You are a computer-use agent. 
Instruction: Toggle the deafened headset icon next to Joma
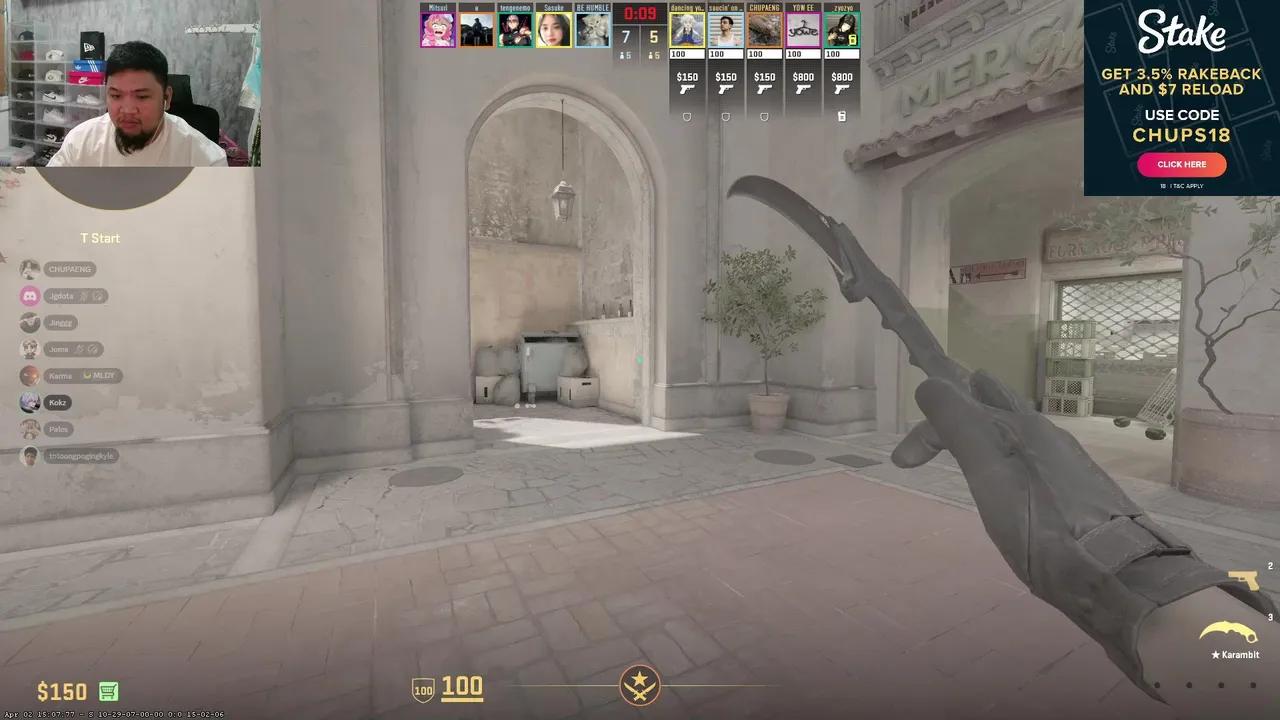pyautogui.click(x=93, y=348)
